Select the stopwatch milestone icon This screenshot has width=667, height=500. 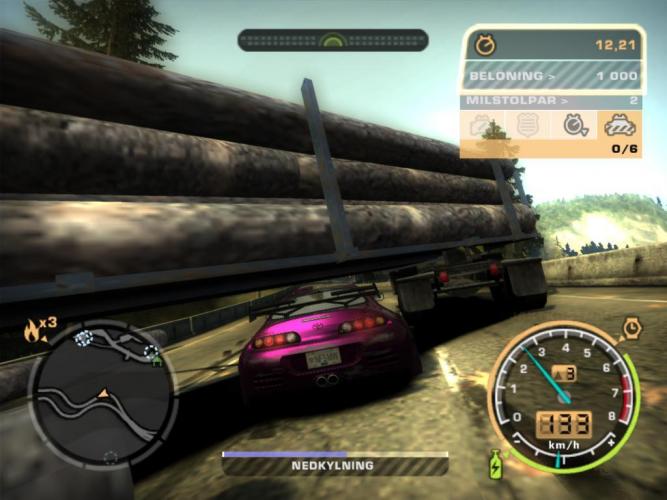click(x=575, y=125)
